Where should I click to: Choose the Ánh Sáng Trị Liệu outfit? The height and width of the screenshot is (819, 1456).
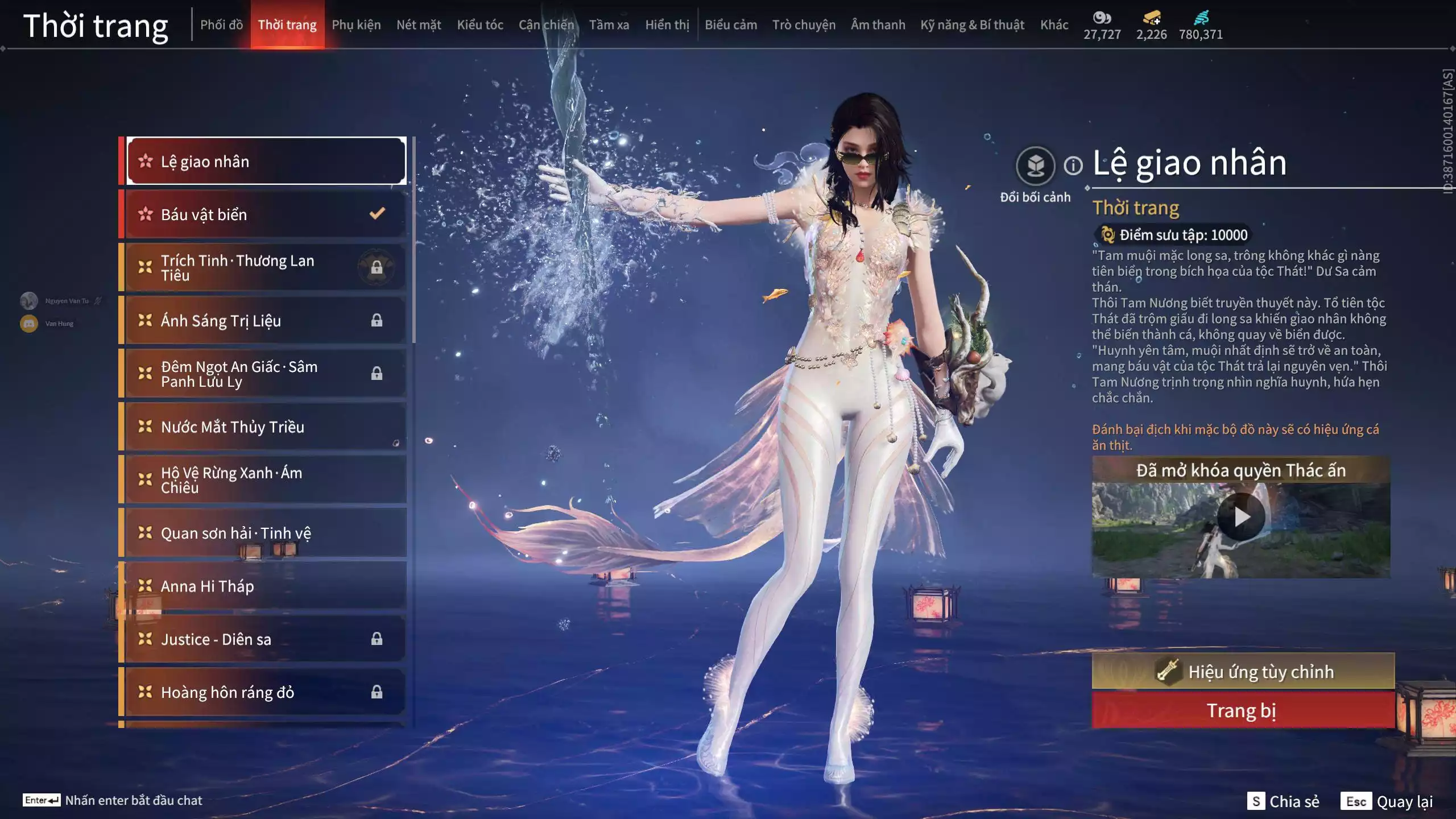[x=265, y=321]
